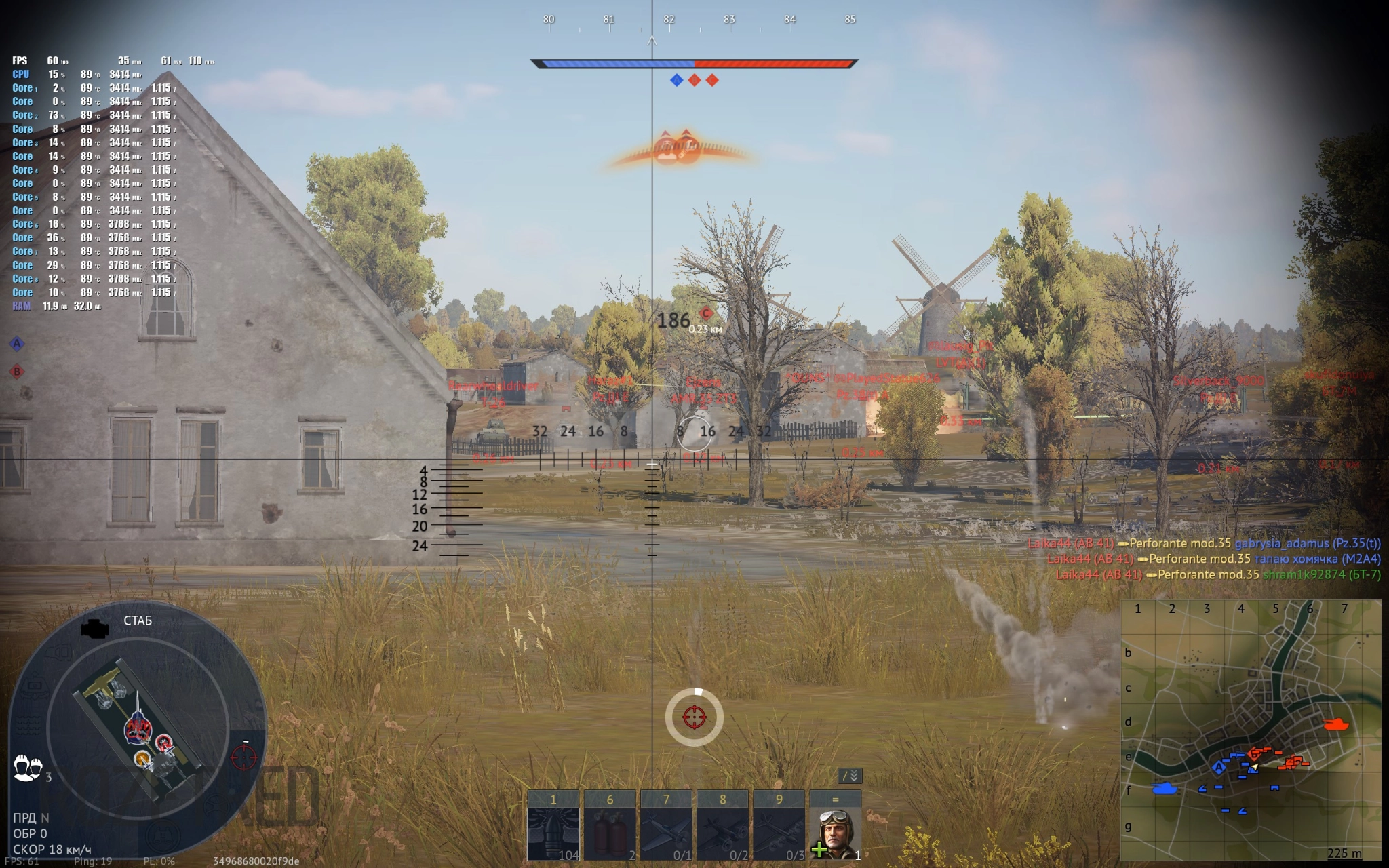Click the C point marker above the crosshair

pos(706,313)
